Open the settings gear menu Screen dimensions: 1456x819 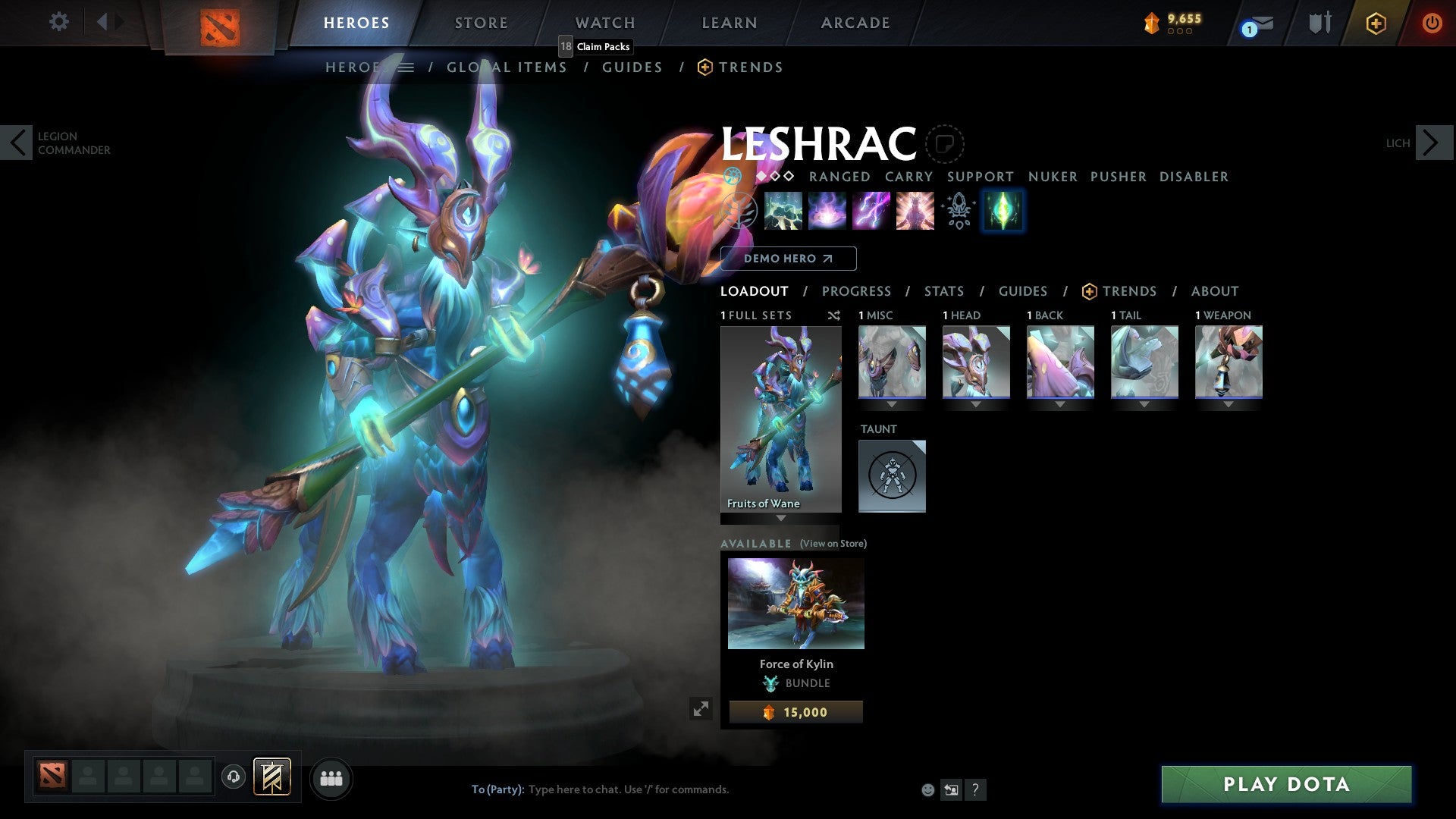coord(58,21)
